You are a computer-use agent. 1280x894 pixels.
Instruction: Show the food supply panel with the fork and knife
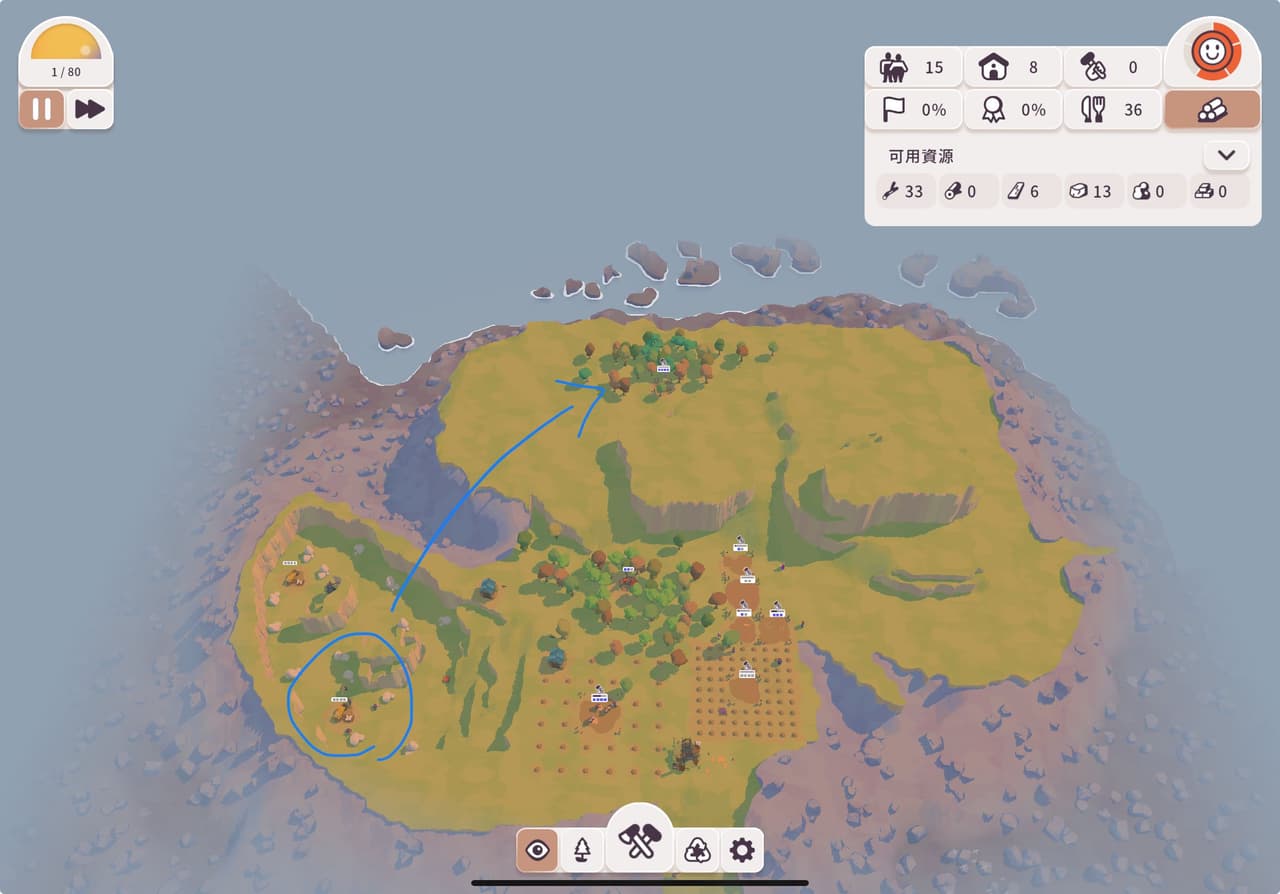(x=1112, y=110)
